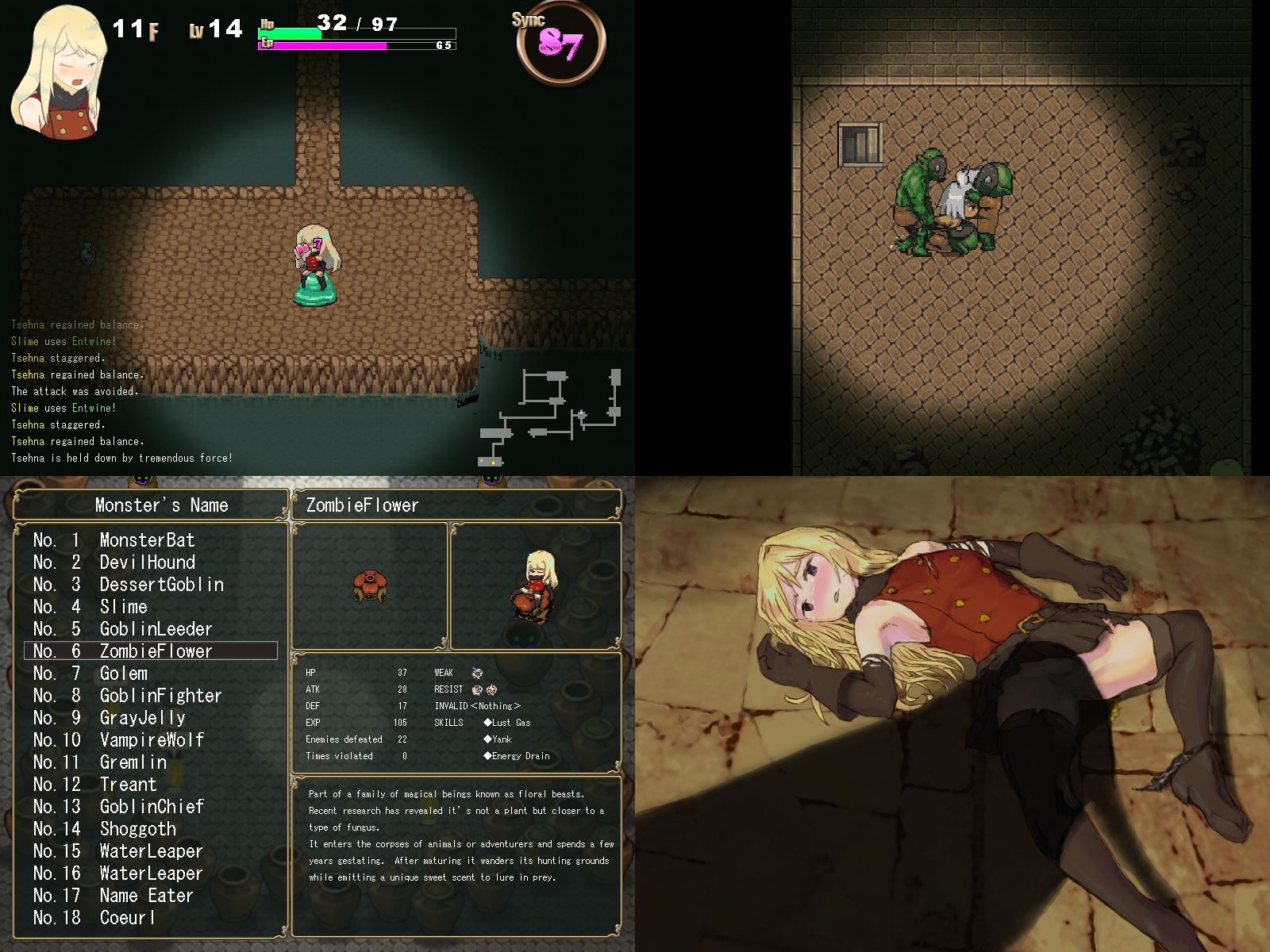Choose the Coeurl entry
This screenshot has height=952, width=1270.
[127, 918]
